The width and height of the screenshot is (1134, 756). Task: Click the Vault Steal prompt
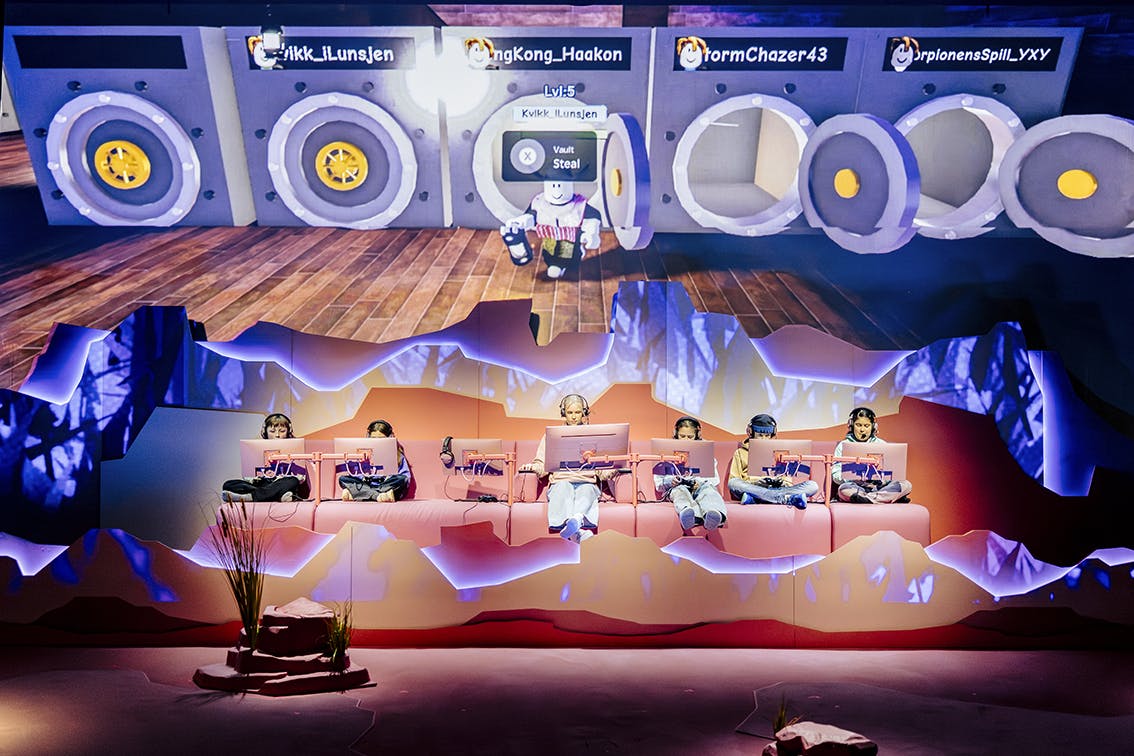pyautogui.click(x=549, y=157)
